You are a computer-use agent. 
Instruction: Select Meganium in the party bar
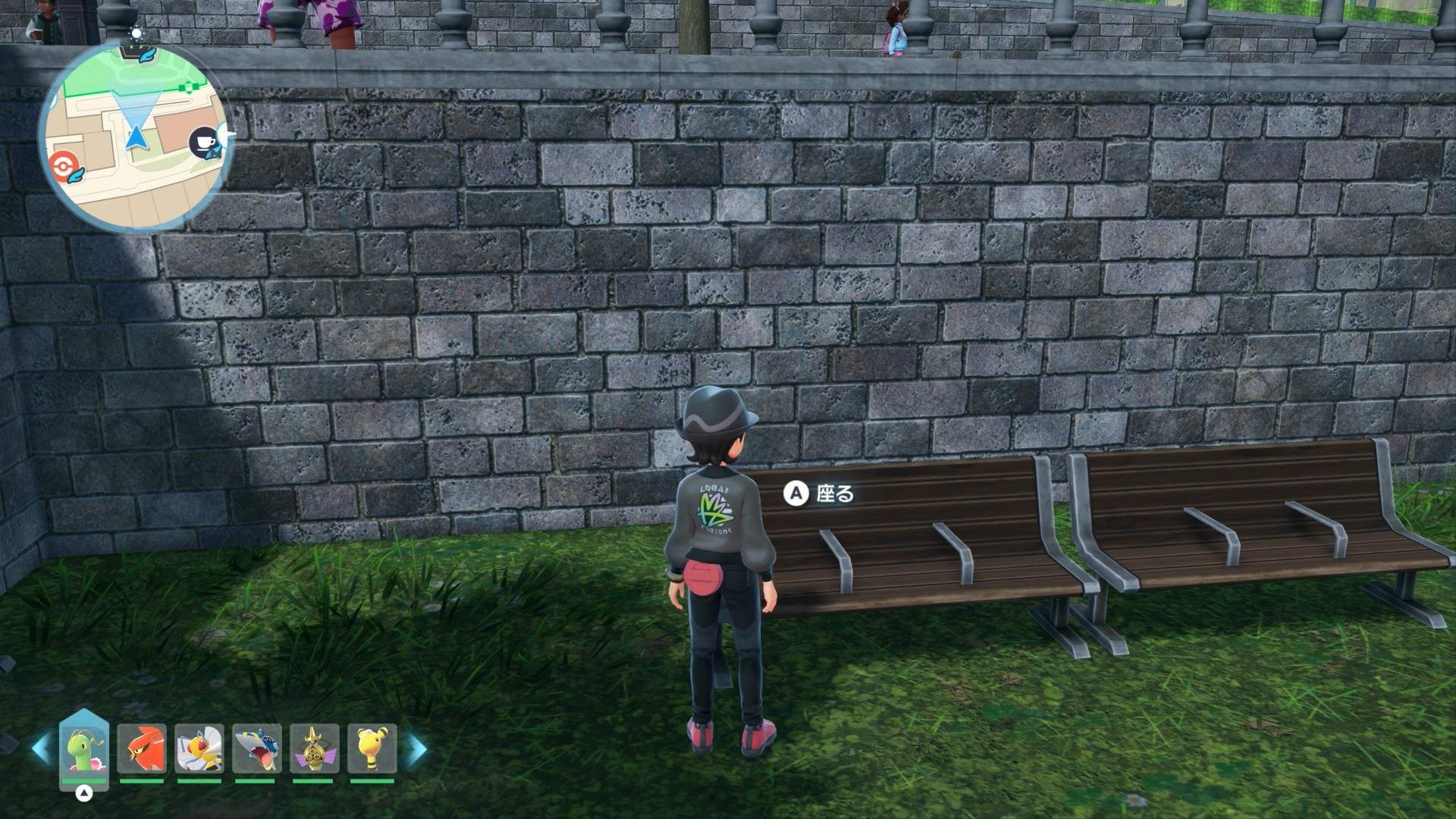tap(84, 749)
